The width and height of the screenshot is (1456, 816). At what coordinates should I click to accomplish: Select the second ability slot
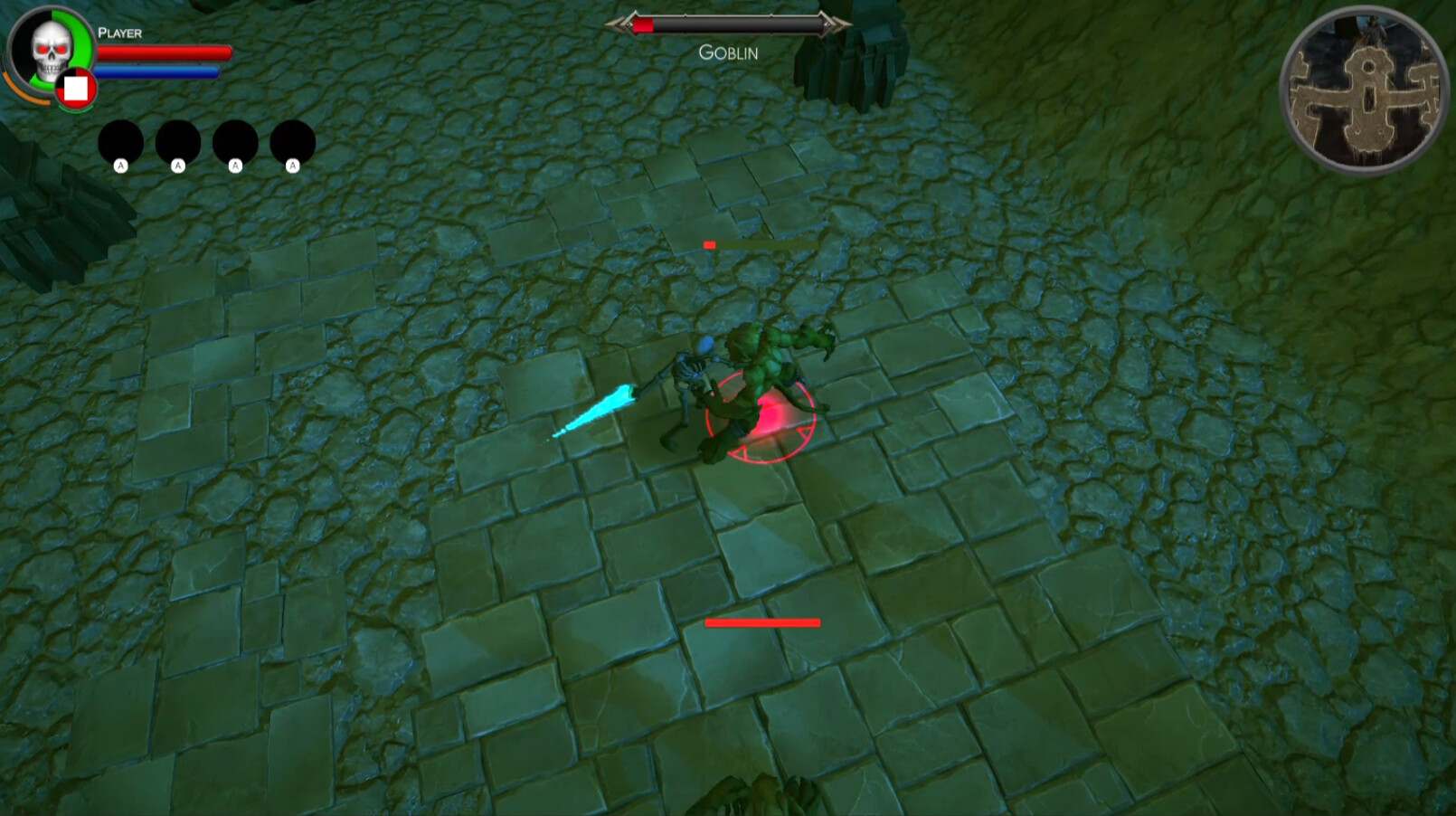[x=177, y=140]
